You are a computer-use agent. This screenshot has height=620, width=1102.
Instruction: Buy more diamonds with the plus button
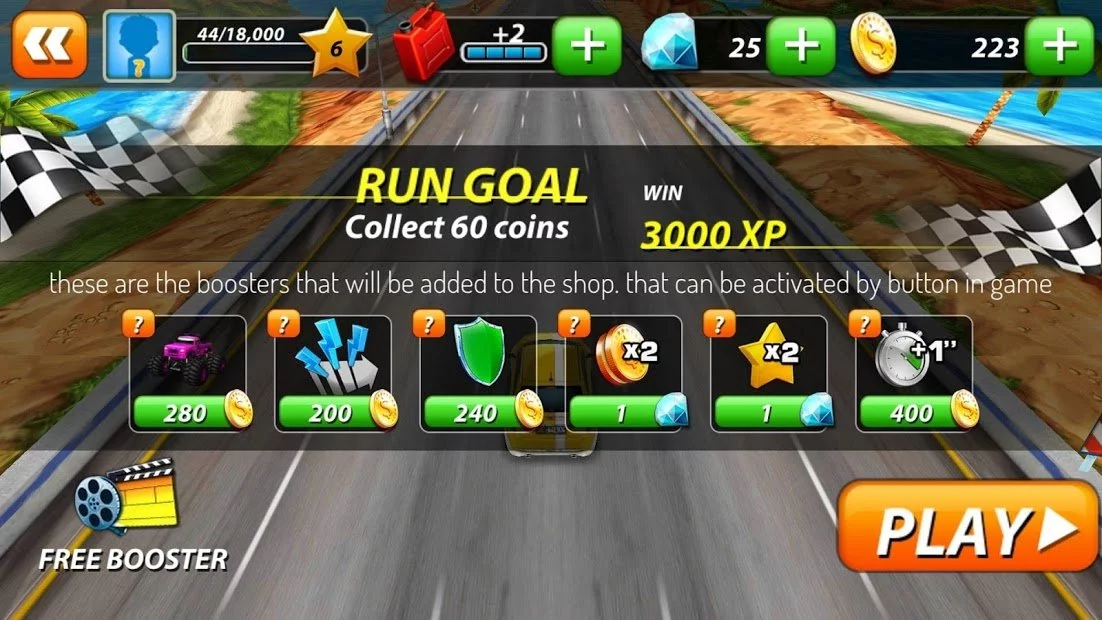click(800, 46)
